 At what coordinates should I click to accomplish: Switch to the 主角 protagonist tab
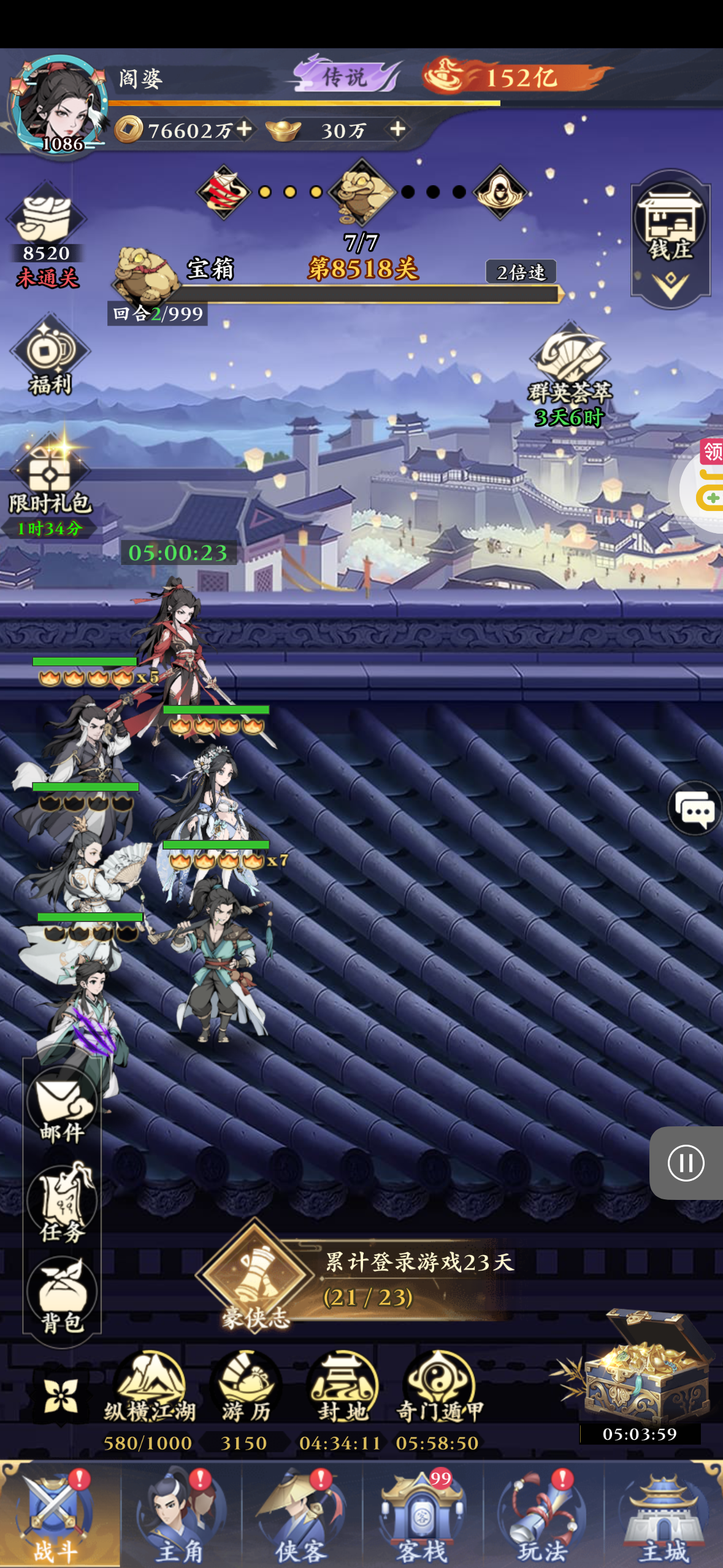[x=180, y=1515]
